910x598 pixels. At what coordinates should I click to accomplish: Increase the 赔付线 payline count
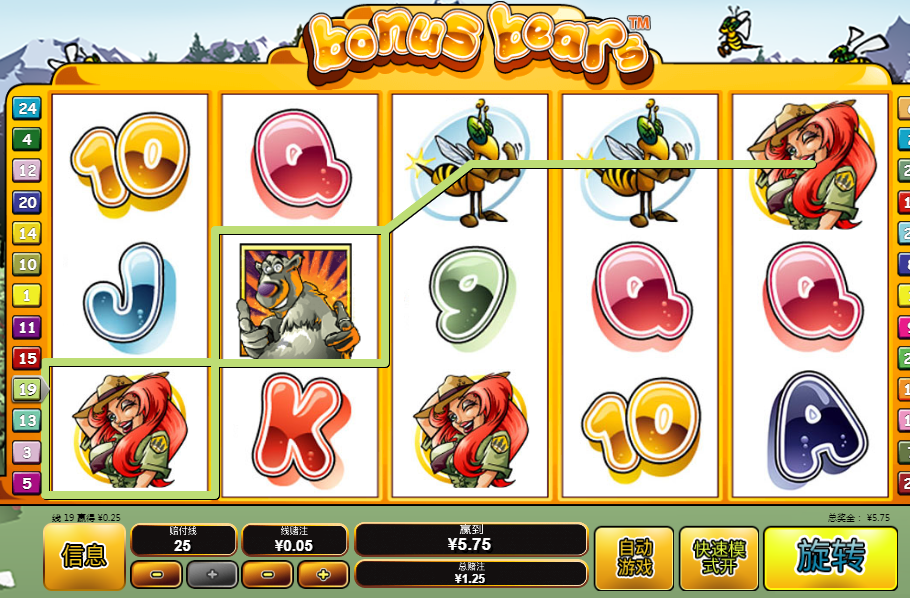[211, 575]
